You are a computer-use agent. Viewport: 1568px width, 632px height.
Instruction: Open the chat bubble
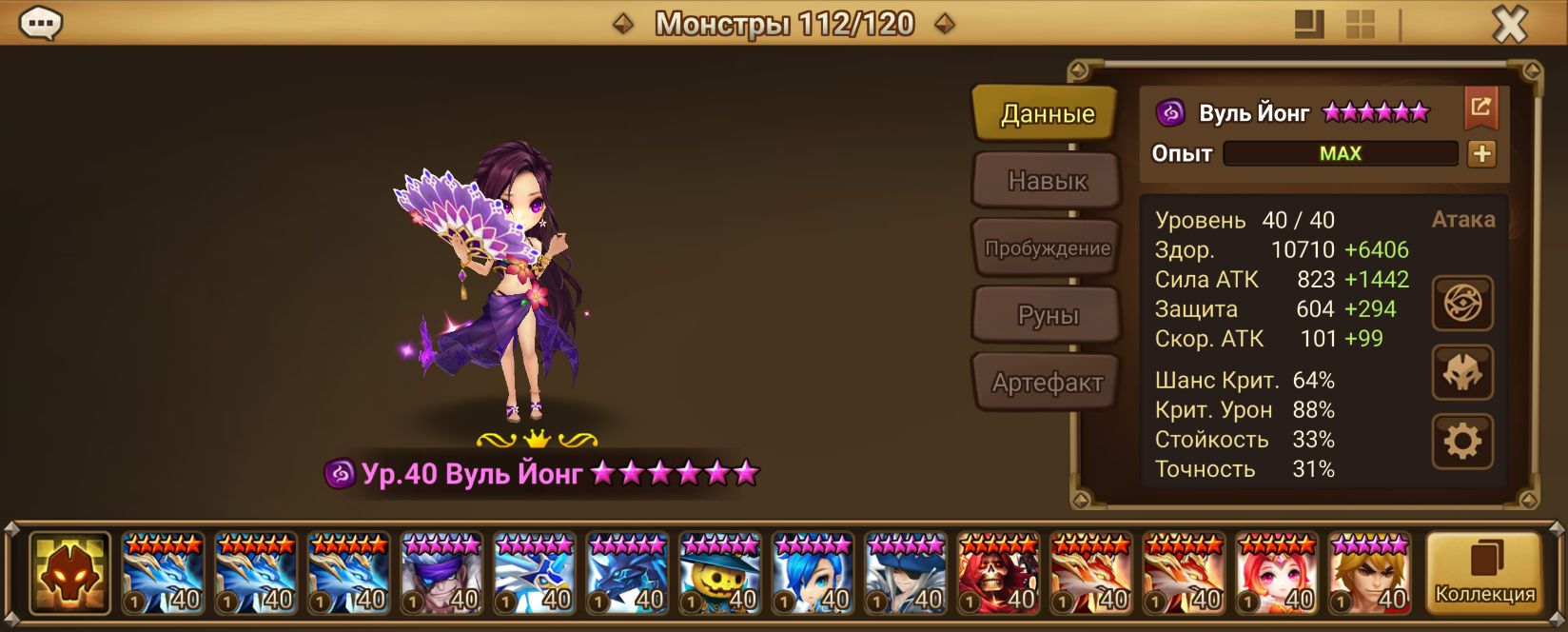(x=41, y=24)
